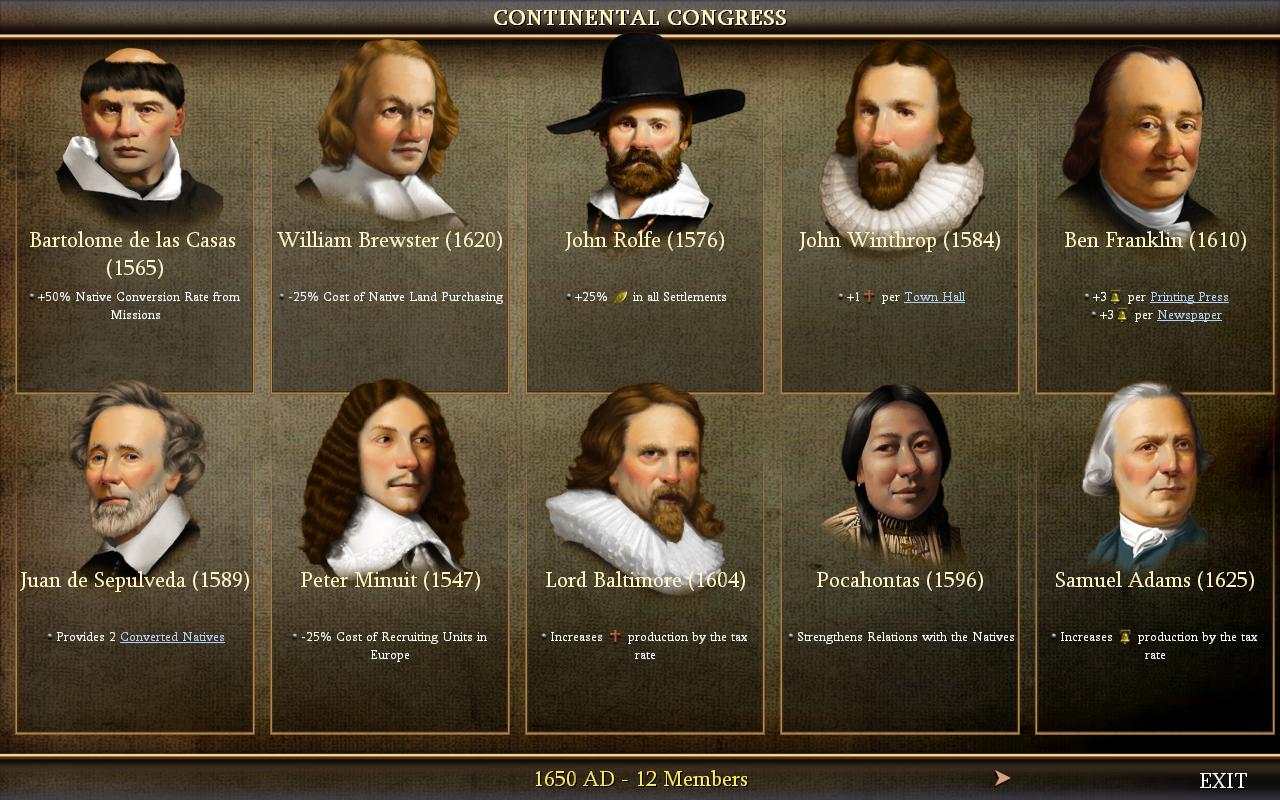The height and width of the screenshot is (800, 1280).
Task: Open the Newspaper link
Action: pyautogui.click(x=1188, y=315)
